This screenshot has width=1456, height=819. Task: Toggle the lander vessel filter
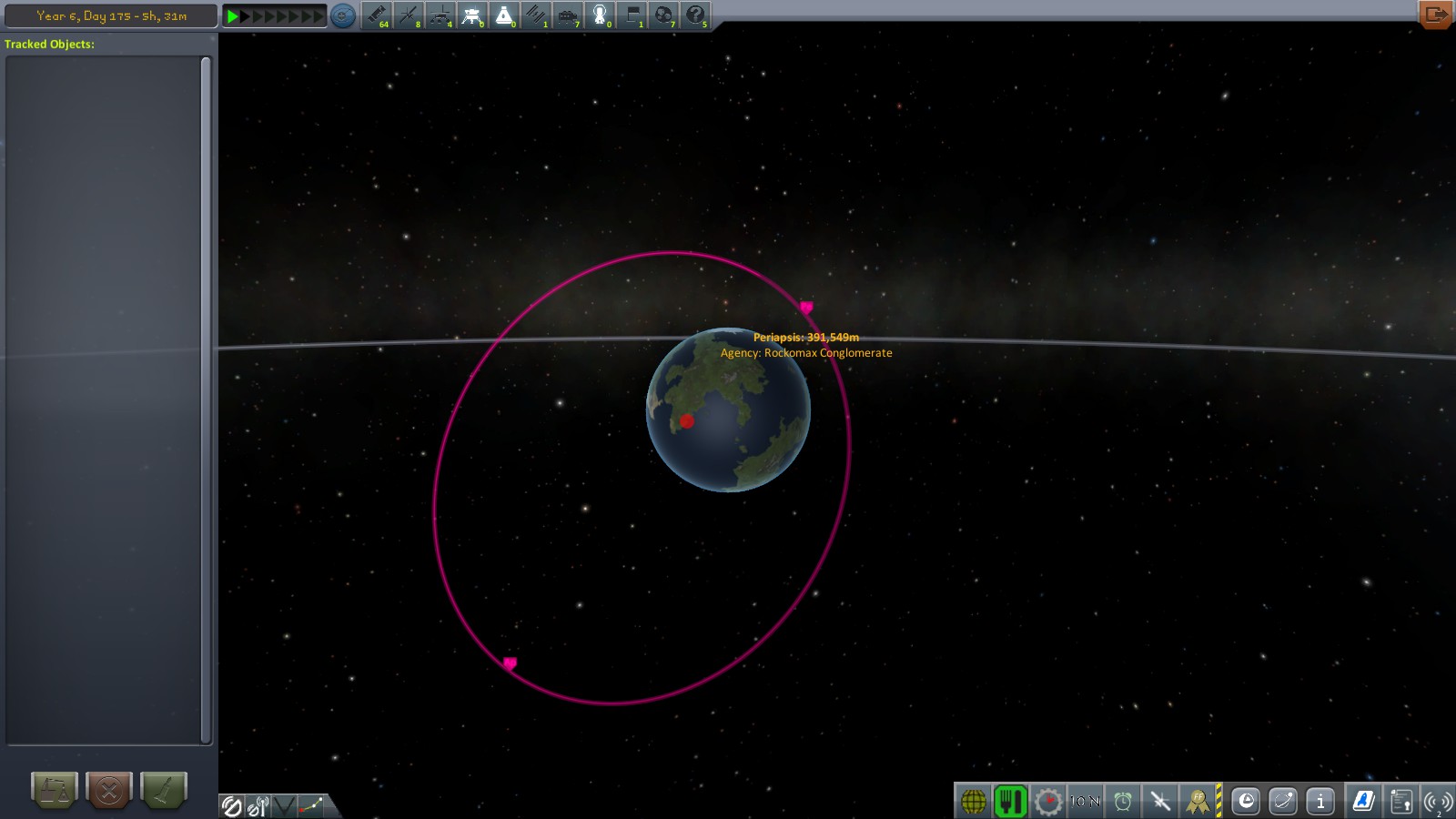coord(472,15)
